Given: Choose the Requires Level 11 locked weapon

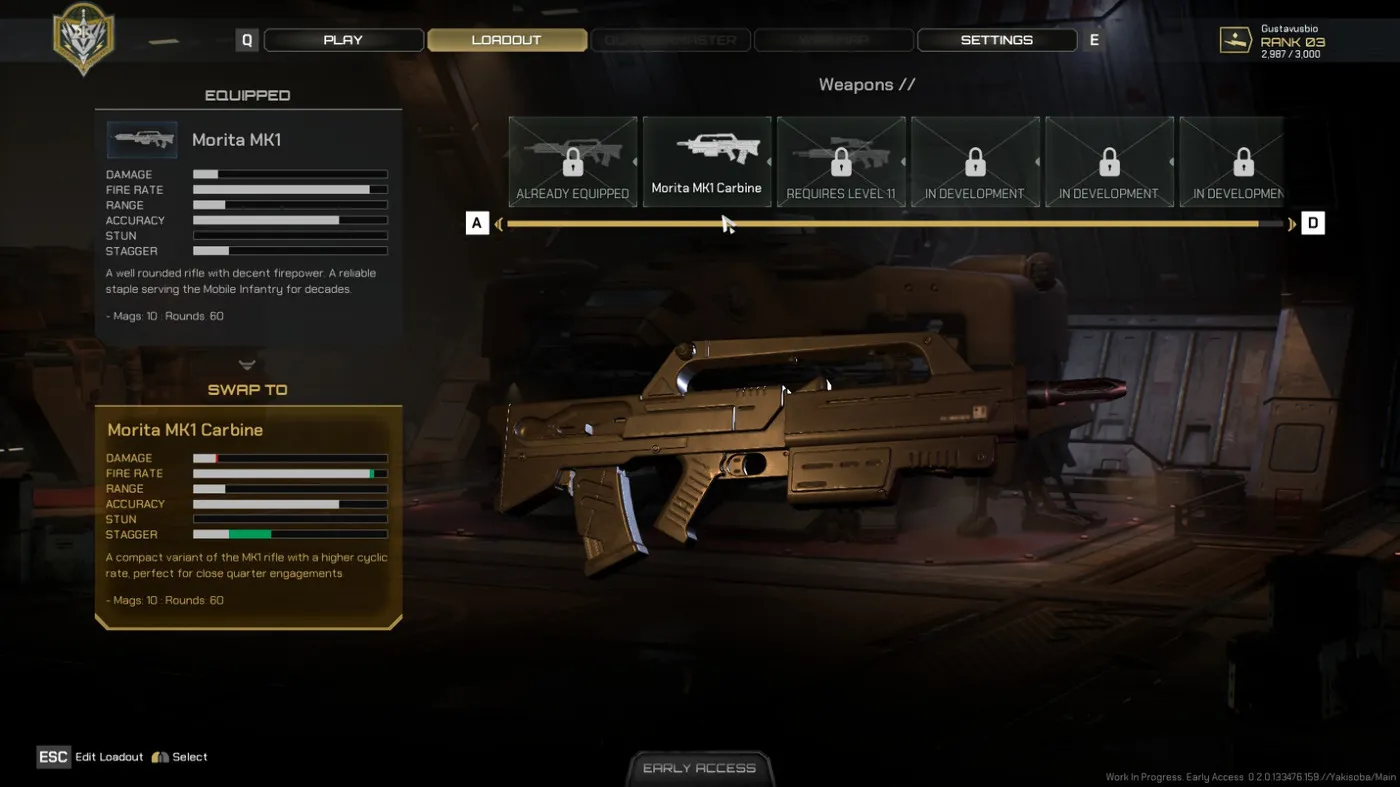Looking at the screenshot, I should [x=841, y=161].
